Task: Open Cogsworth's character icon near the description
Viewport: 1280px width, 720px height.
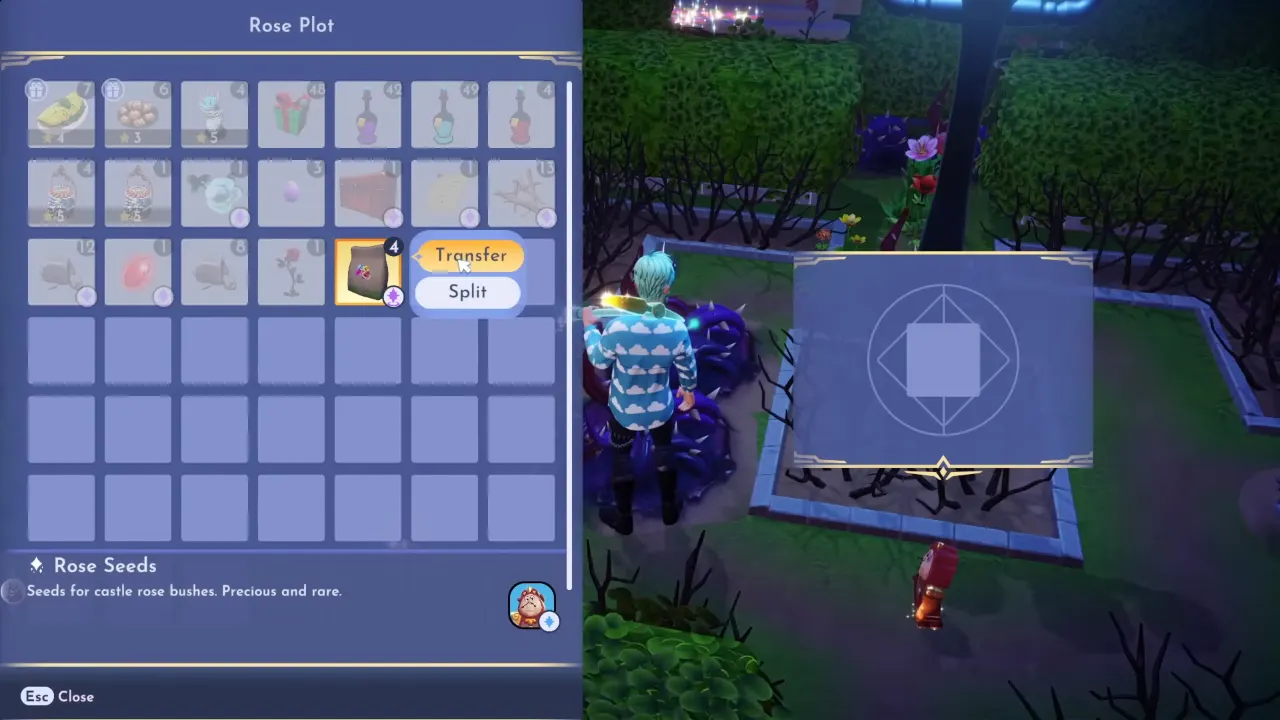Action: (x=531, y=605)
